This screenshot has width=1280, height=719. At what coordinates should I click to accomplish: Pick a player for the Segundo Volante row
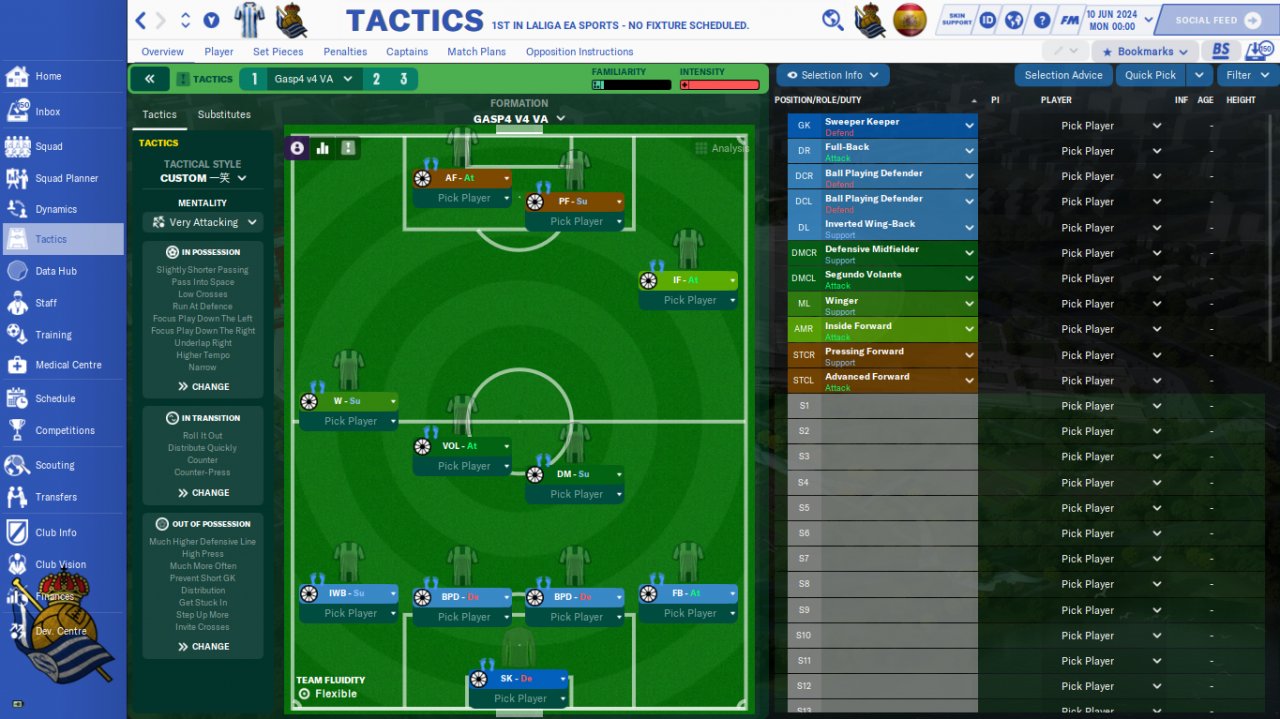[1097, 279]
